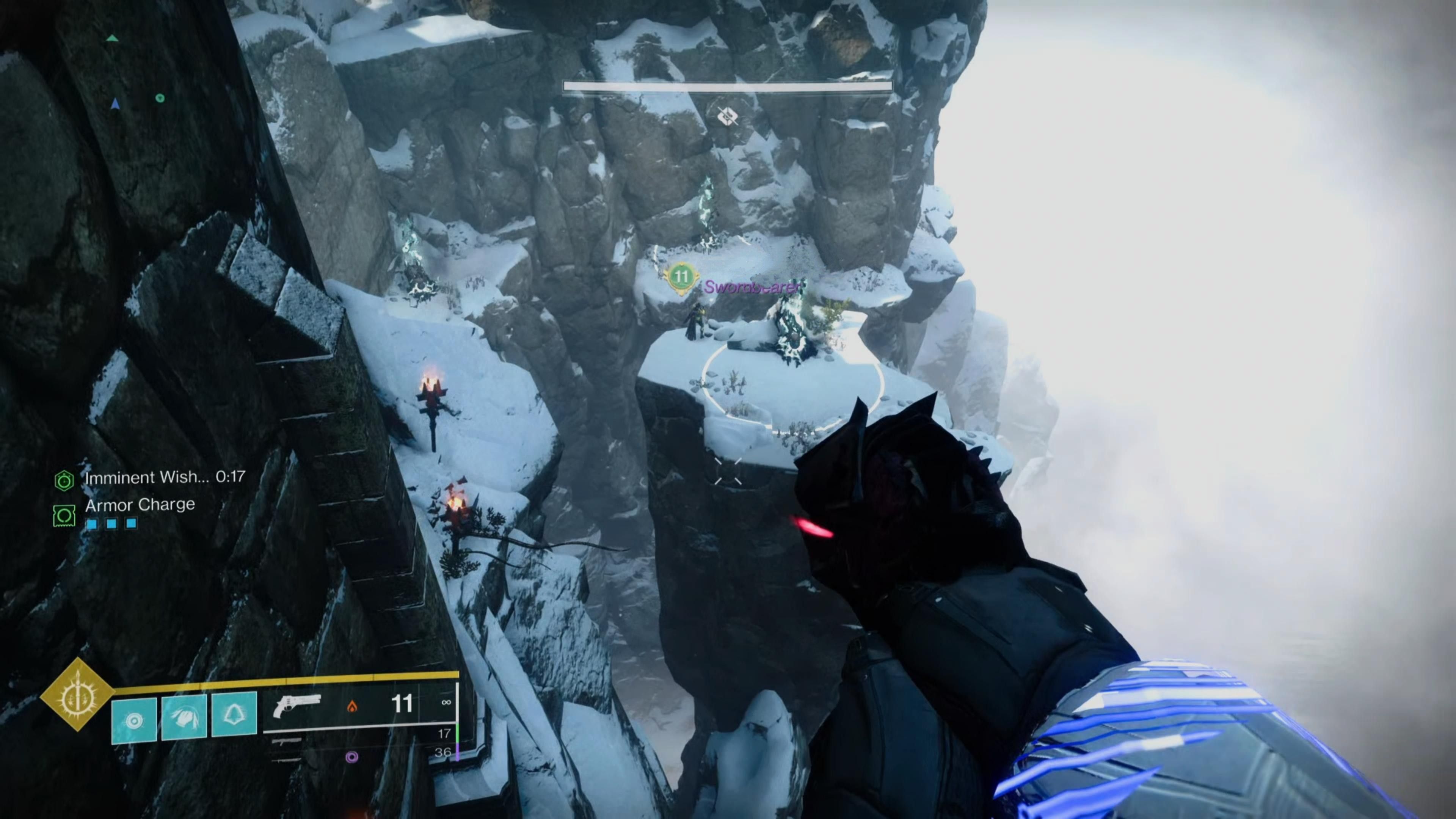
Task: Click the green circle radar marker
Action: click(x=160, y=98)
